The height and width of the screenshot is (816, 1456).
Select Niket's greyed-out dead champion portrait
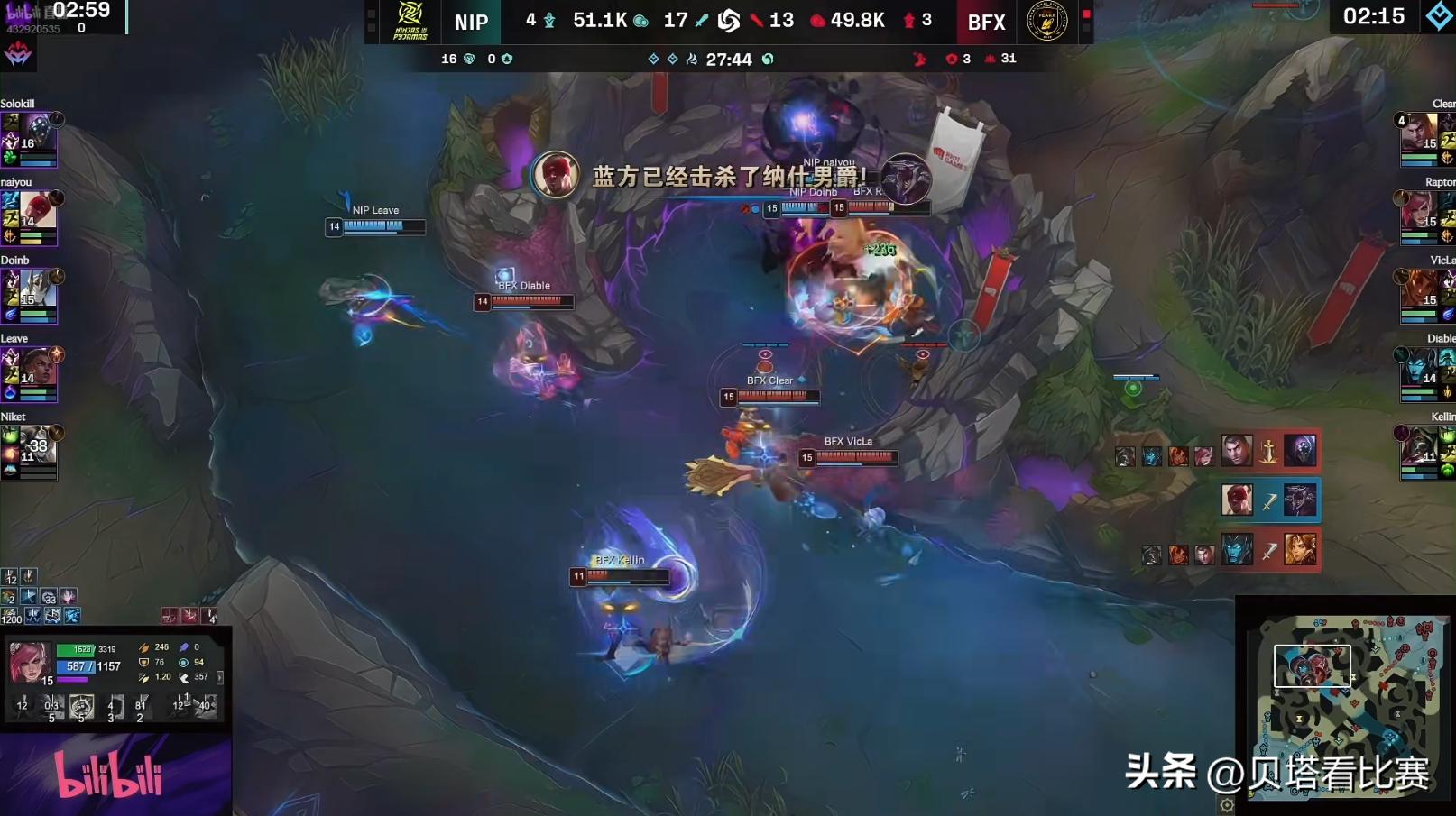coord(37,446)
